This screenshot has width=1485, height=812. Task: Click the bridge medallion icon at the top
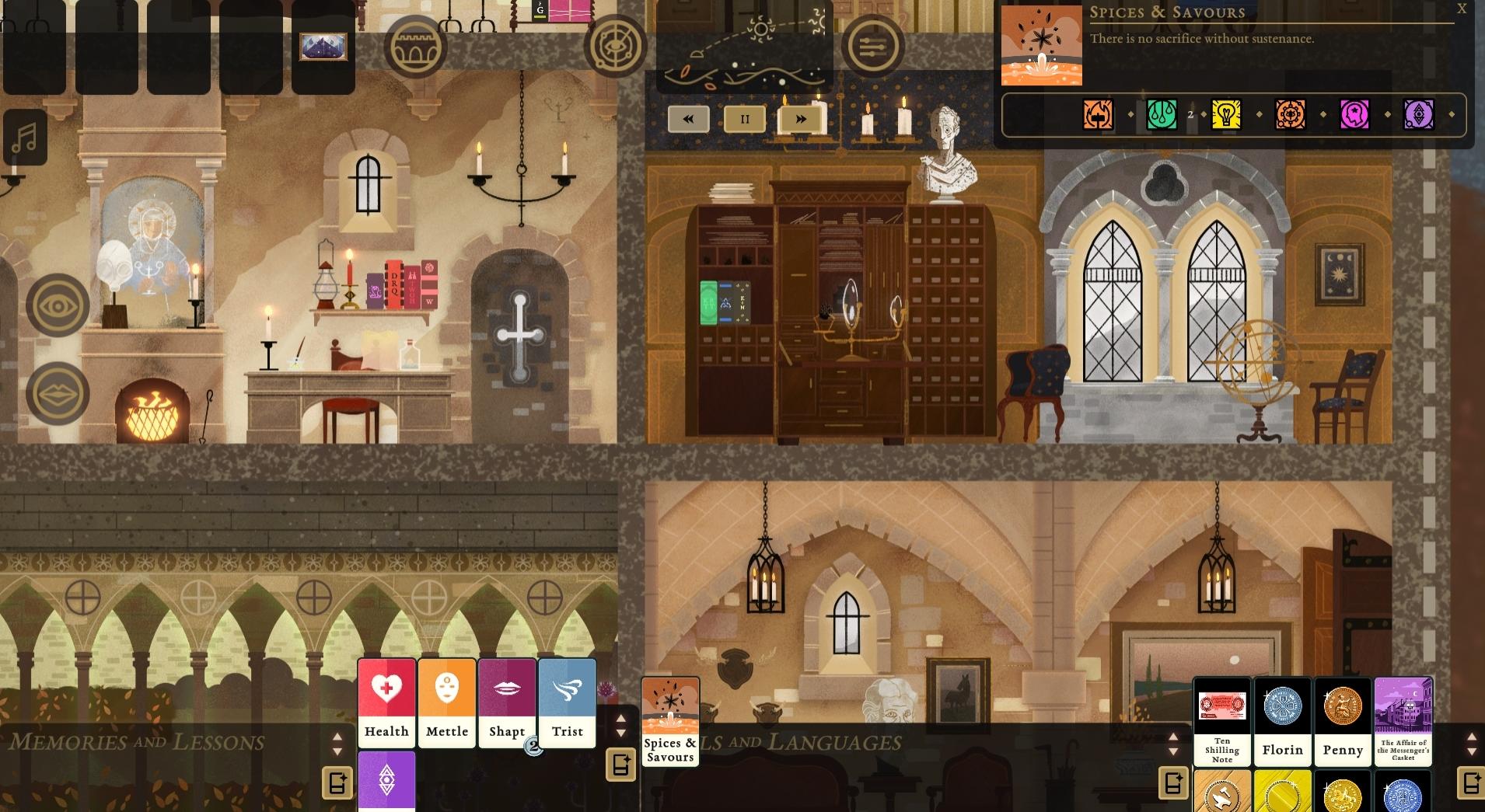[x=418, y=47]
